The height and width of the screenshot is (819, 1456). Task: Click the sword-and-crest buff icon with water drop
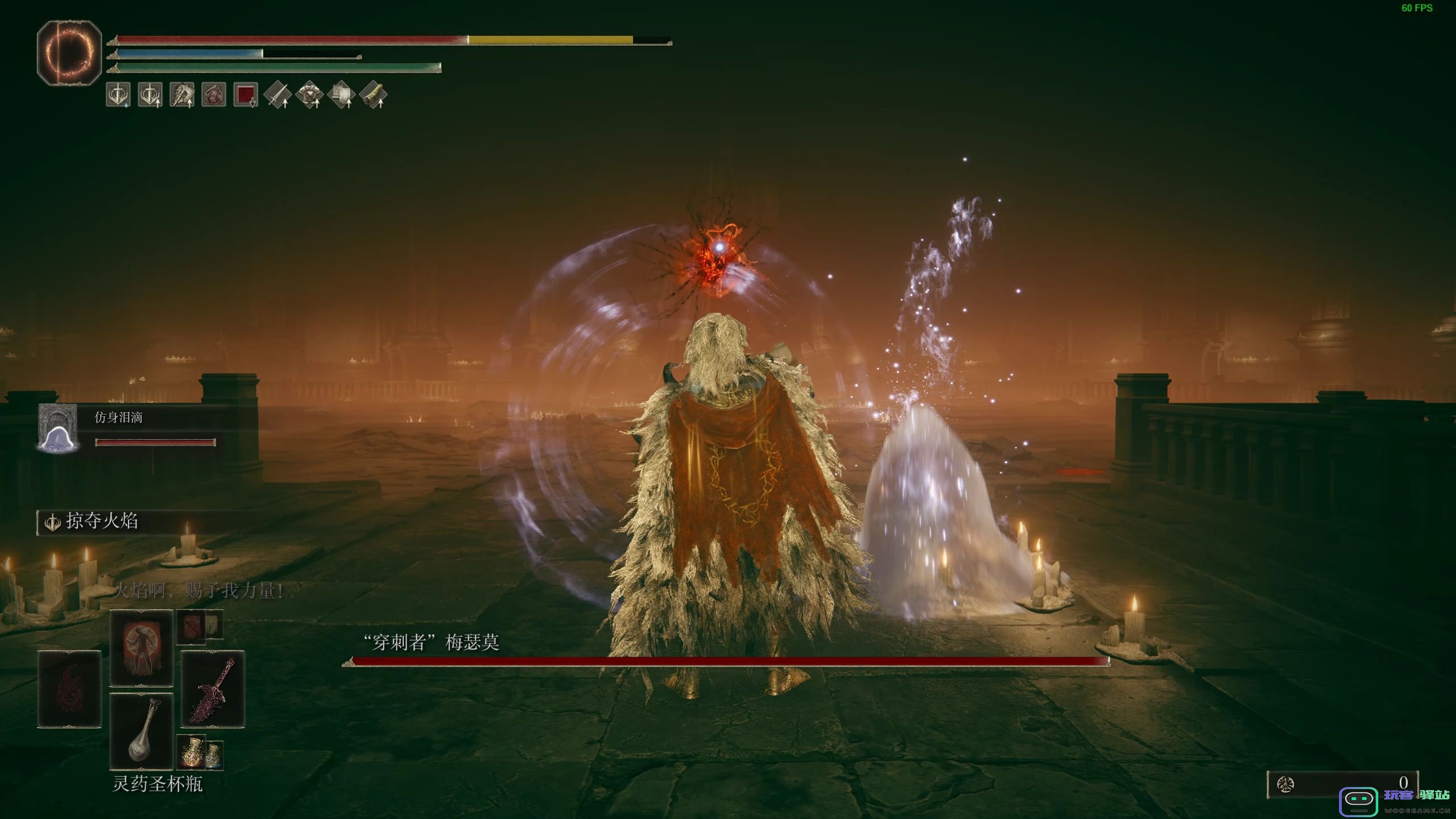(118, 94)
